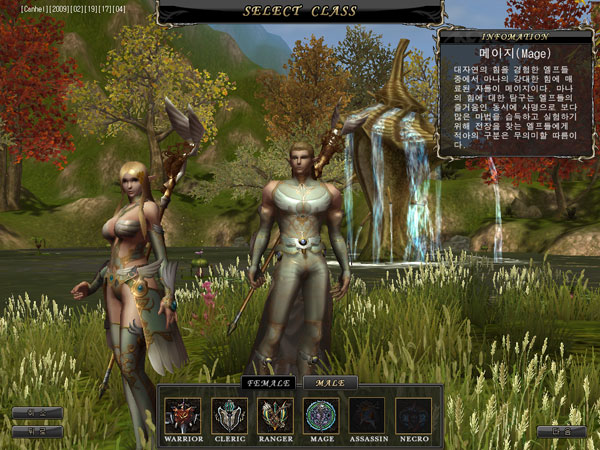Select the Mage class icon
Image resolution: width=600 pixels, height=450 pixels.
(x=321, y=415)
